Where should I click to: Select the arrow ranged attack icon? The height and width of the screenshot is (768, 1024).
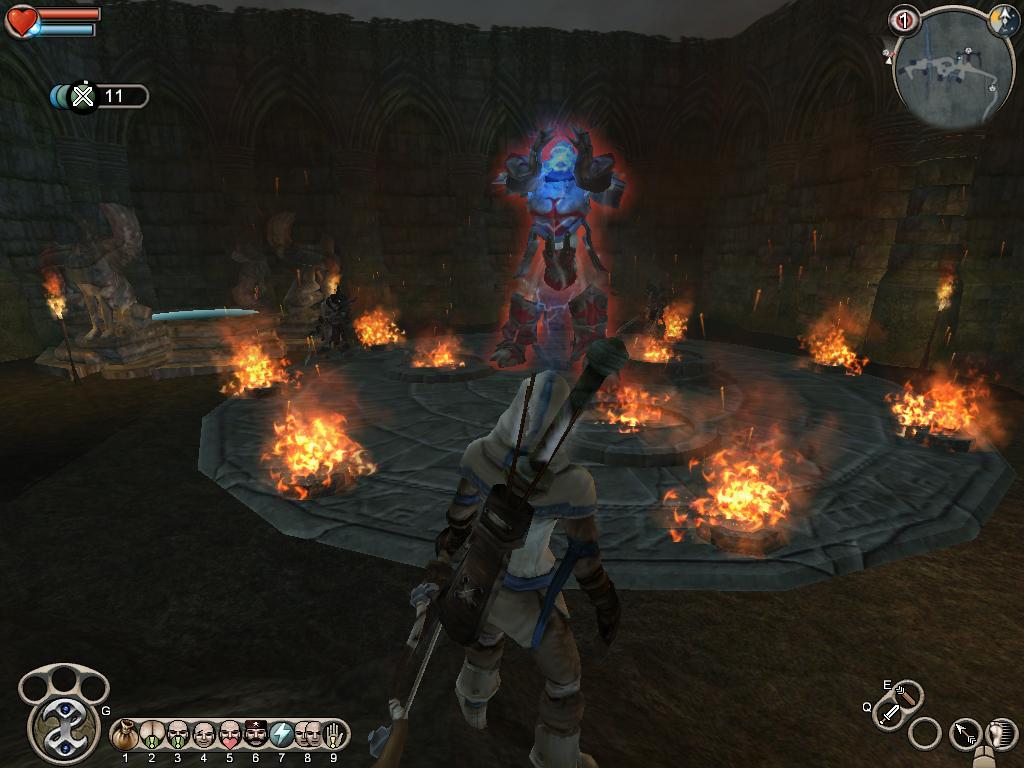[x=965, y=734]
